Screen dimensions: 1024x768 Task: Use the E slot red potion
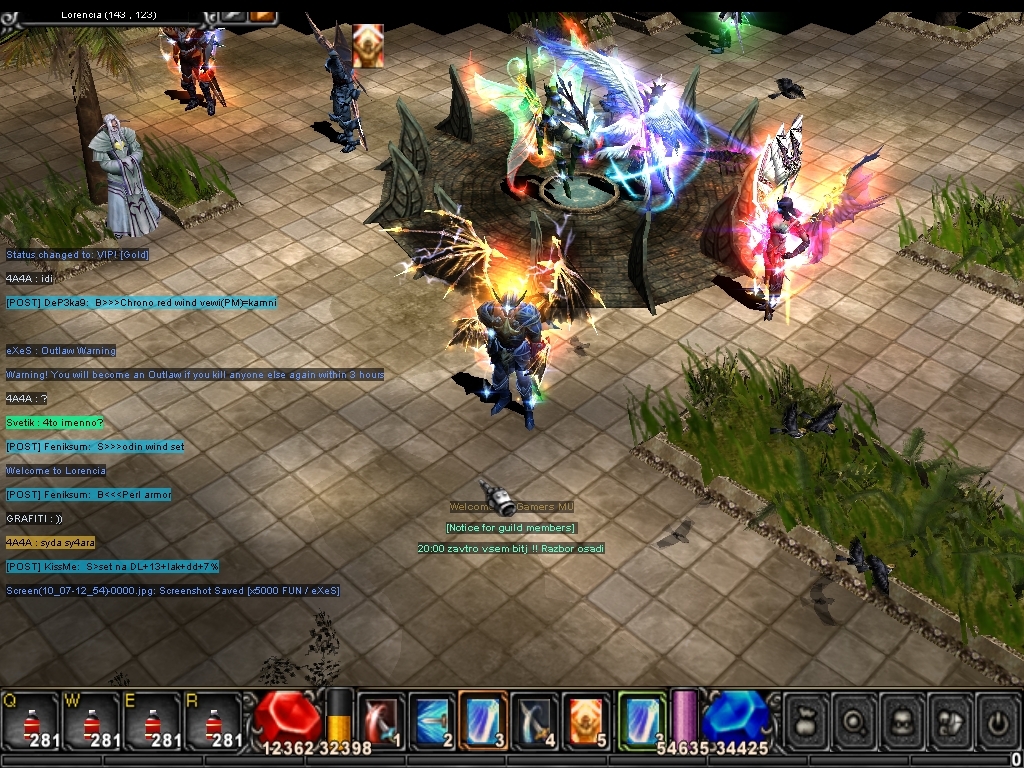coord(152,719)
